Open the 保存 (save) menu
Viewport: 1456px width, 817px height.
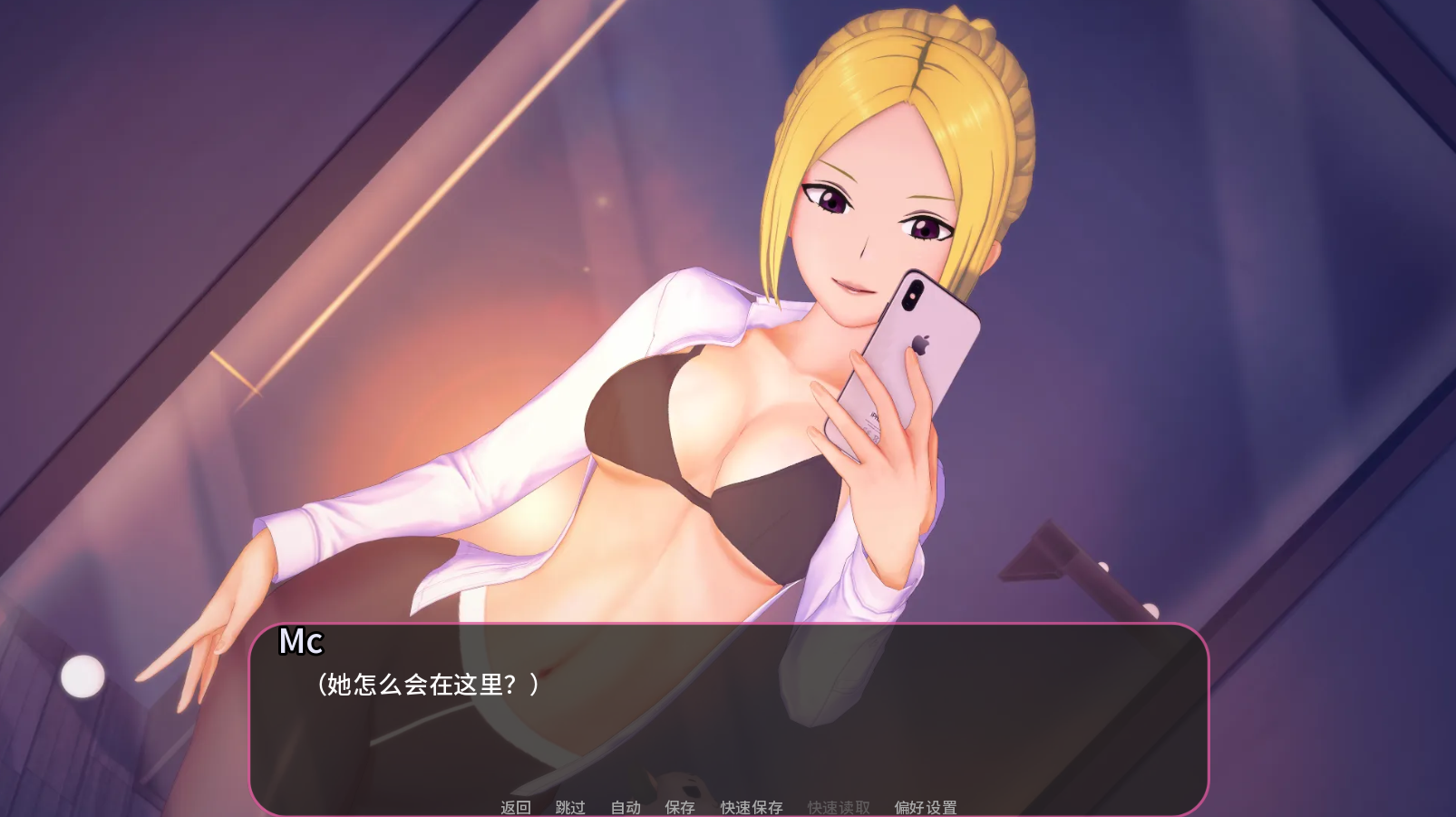pos(679,807)
